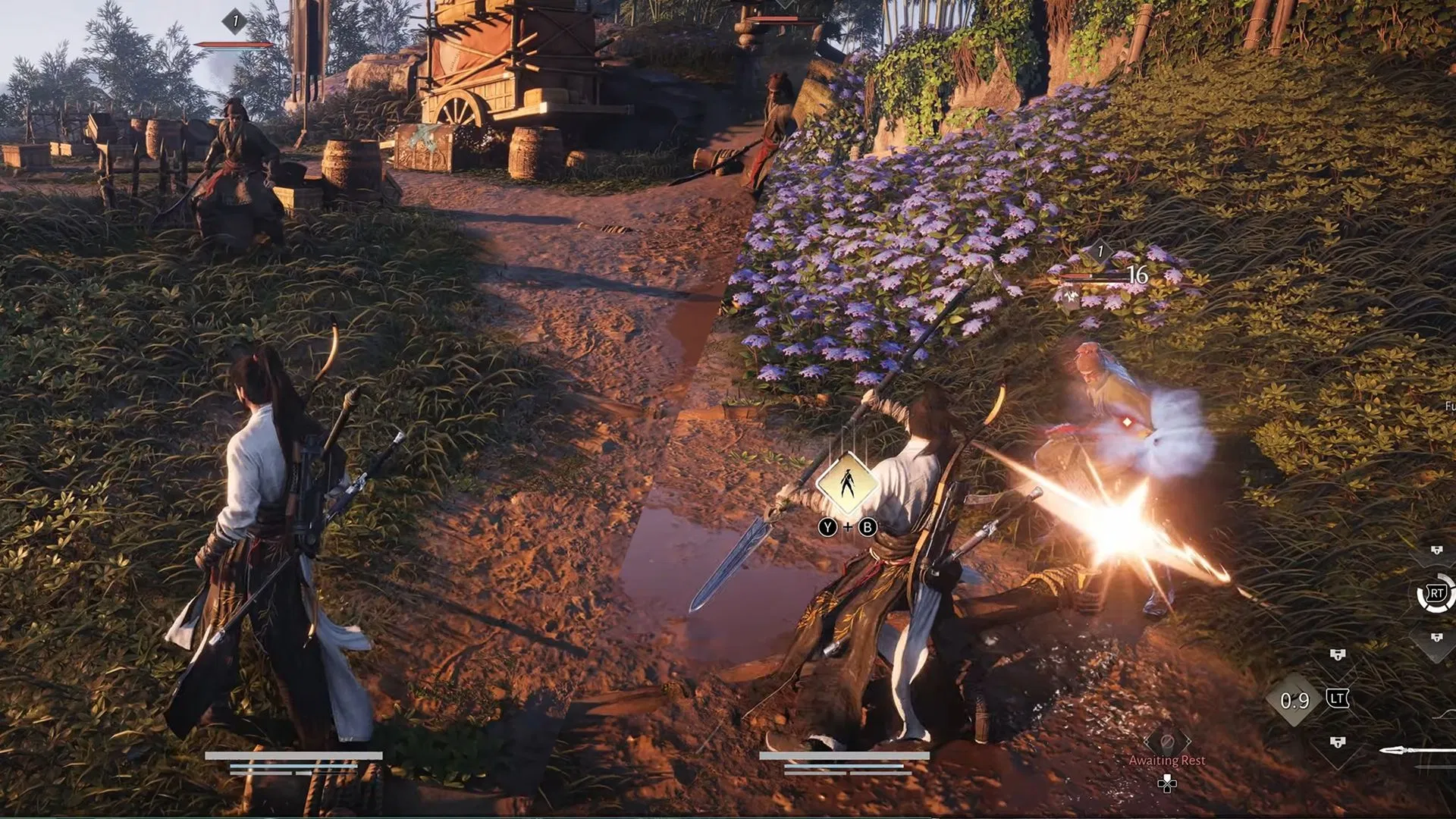
Task: Select the equipped spear weapon icon
Action: 1417,751
